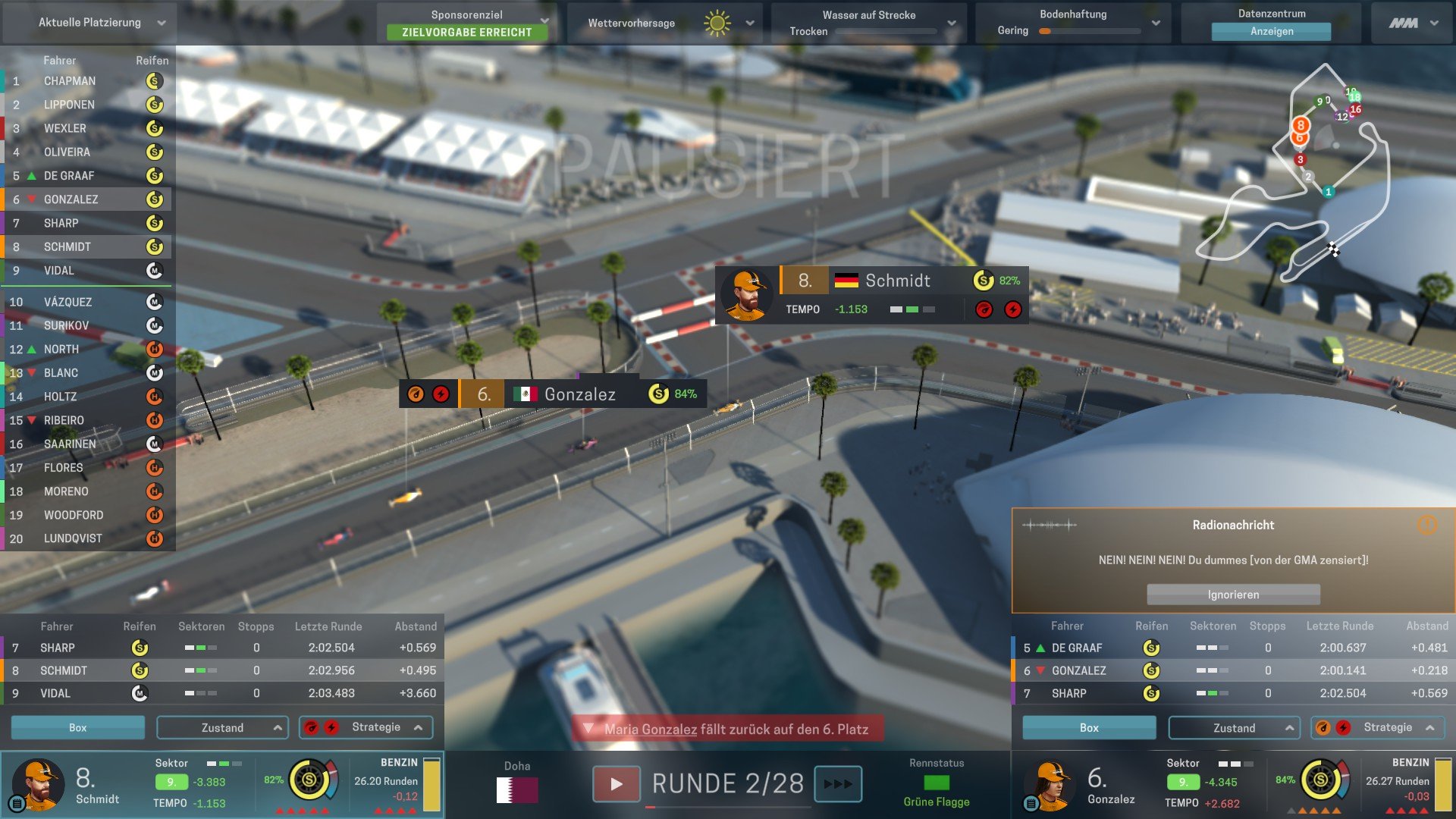This screenshot has width=1456, height=819.
Task: Send Gonzalez to the pits with Box
Action: (1089, 727)
